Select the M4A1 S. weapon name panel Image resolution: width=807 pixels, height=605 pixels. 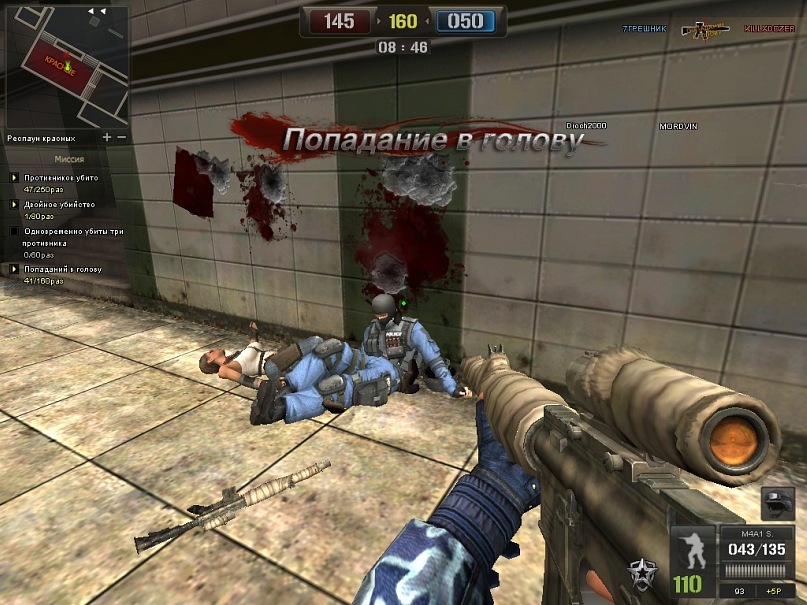pyautogui.click(x=759, y=533)
